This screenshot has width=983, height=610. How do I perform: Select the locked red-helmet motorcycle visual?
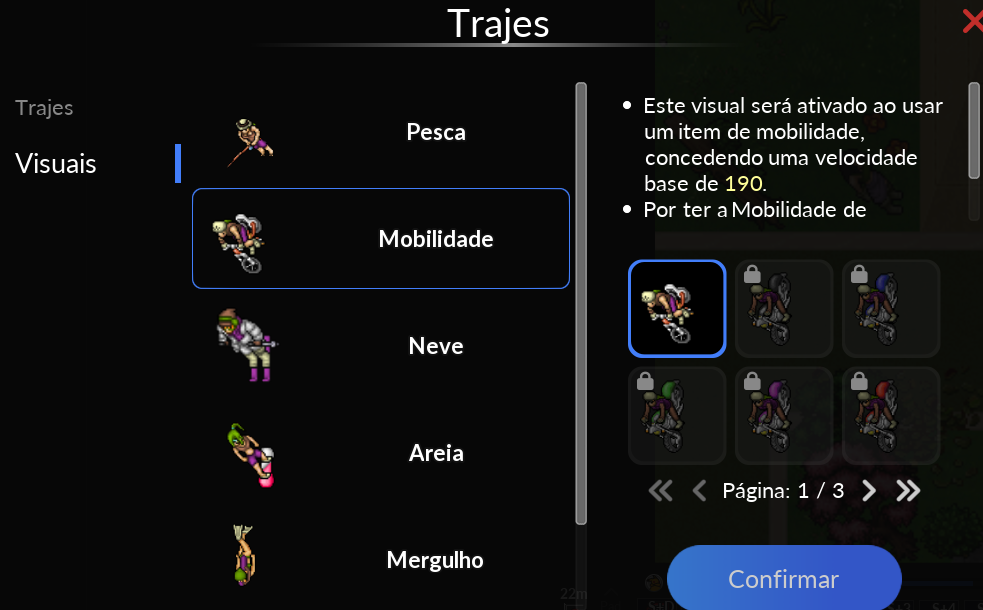[890, 415]
